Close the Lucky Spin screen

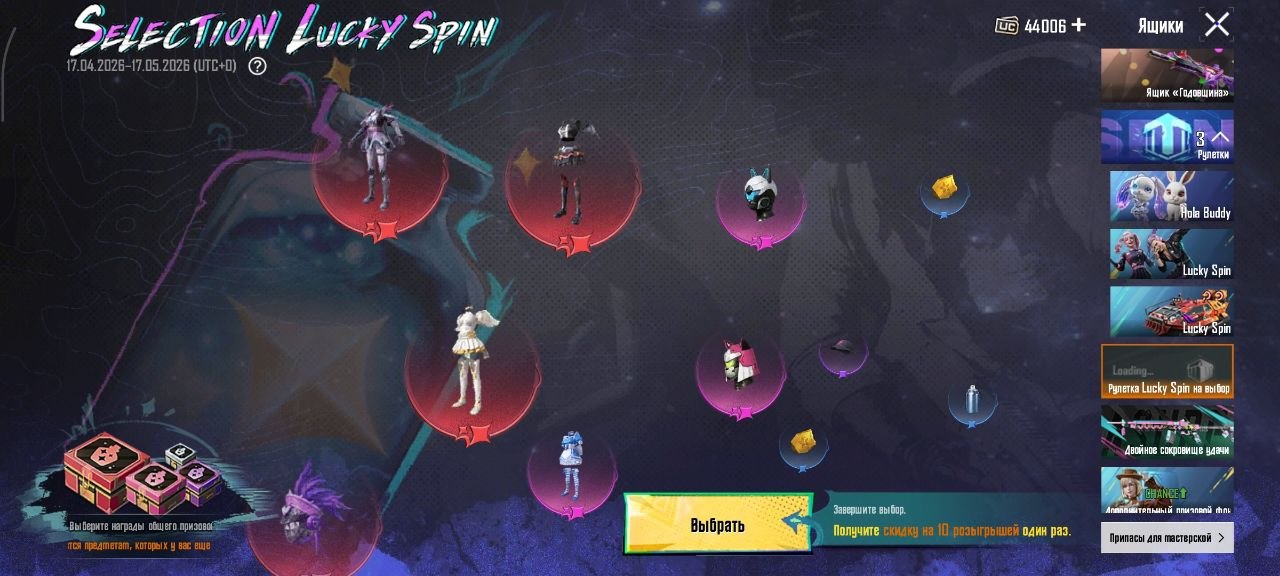tap(1216, 25)
